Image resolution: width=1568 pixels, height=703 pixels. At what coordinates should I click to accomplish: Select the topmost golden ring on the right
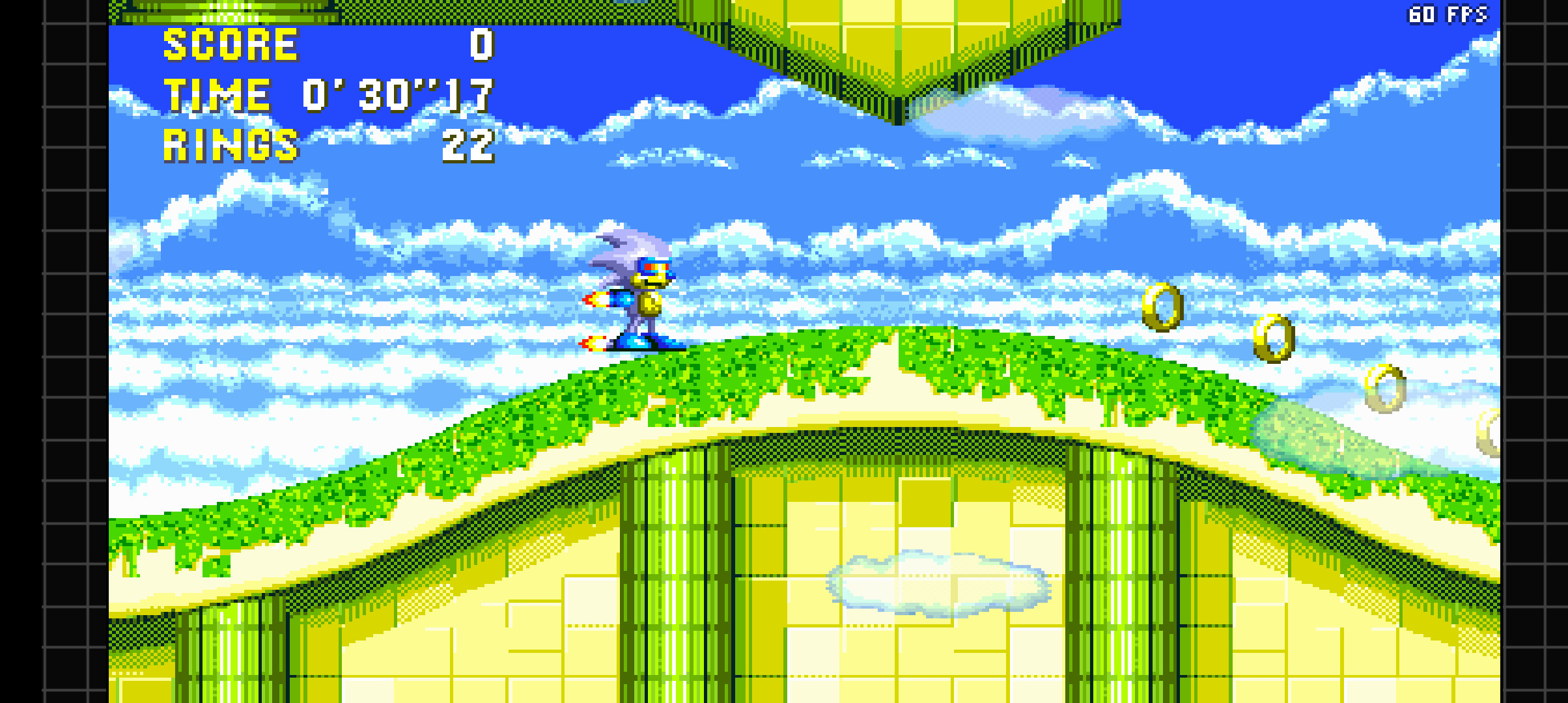pyautogui.click(x=1162, y=307)
